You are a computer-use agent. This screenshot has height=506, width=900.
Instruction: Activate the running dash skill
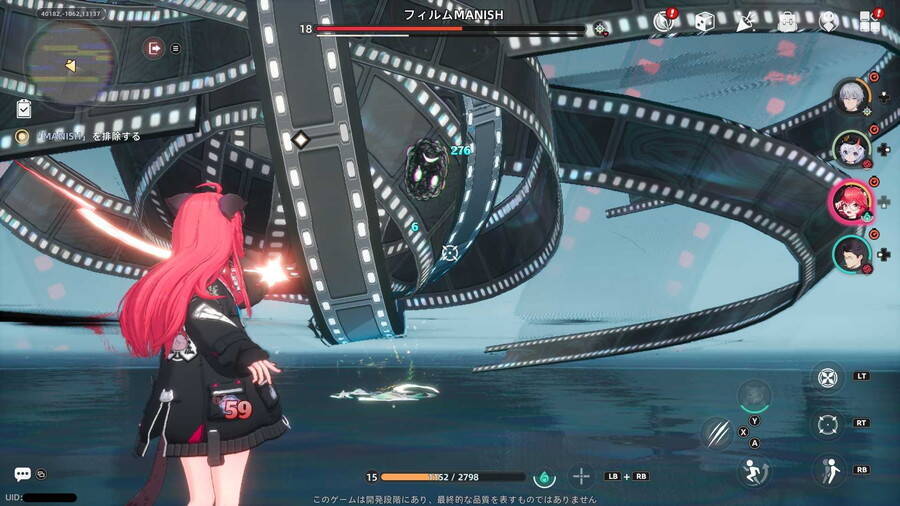click(753, 469)
